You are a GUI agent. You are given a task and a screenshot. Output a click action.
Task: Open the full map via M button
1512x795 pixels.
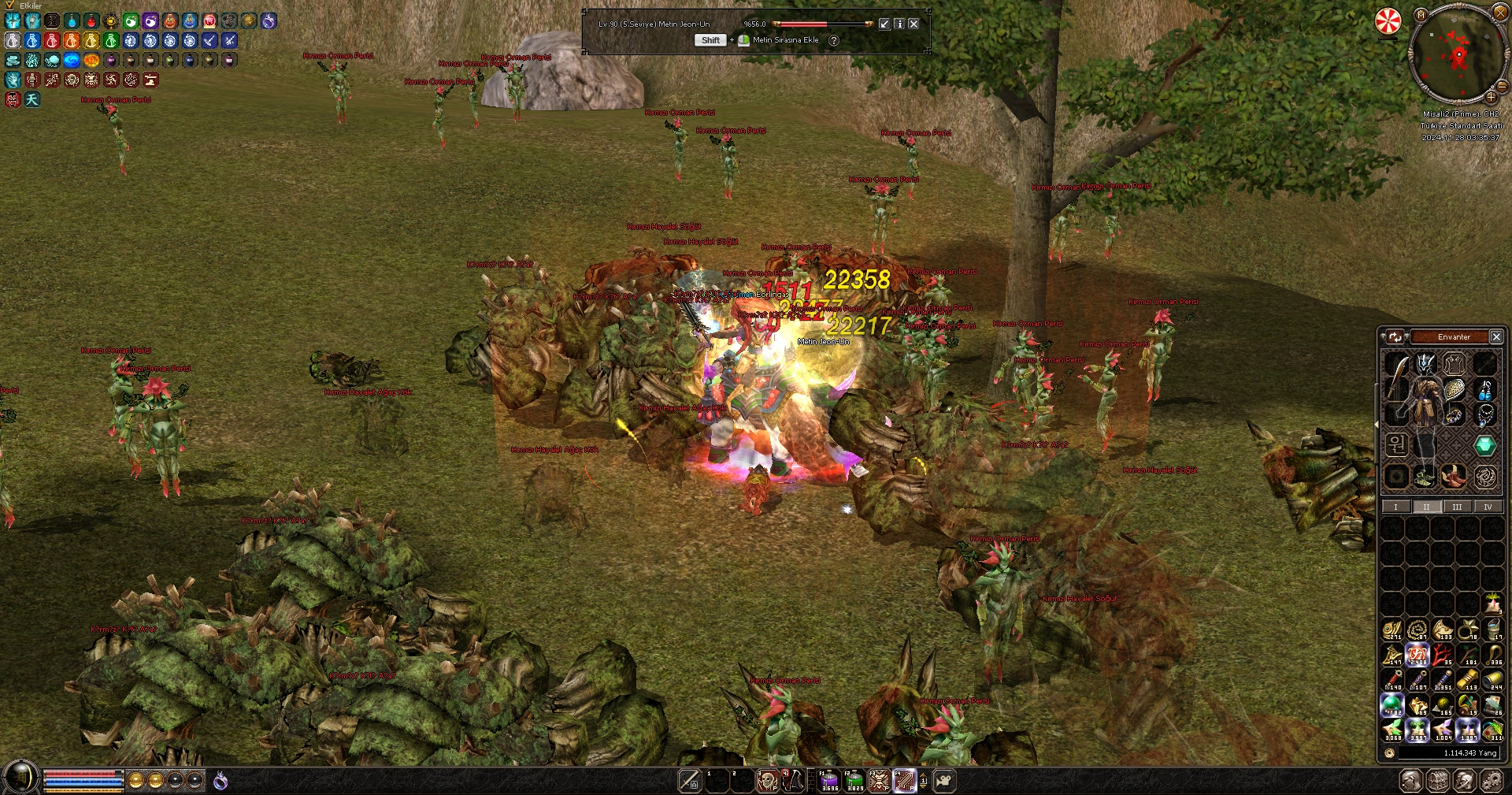(1421, 14)
